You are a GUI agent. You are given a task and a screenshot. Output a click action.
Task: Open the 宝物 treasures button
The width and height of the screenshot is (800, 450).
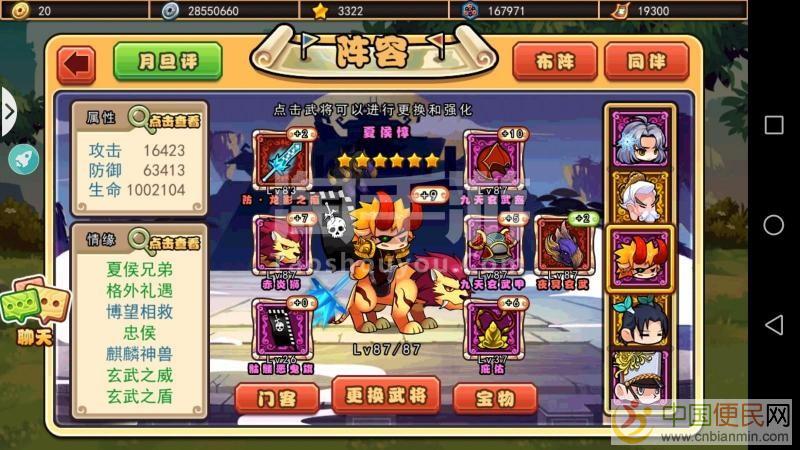point(494,397)
